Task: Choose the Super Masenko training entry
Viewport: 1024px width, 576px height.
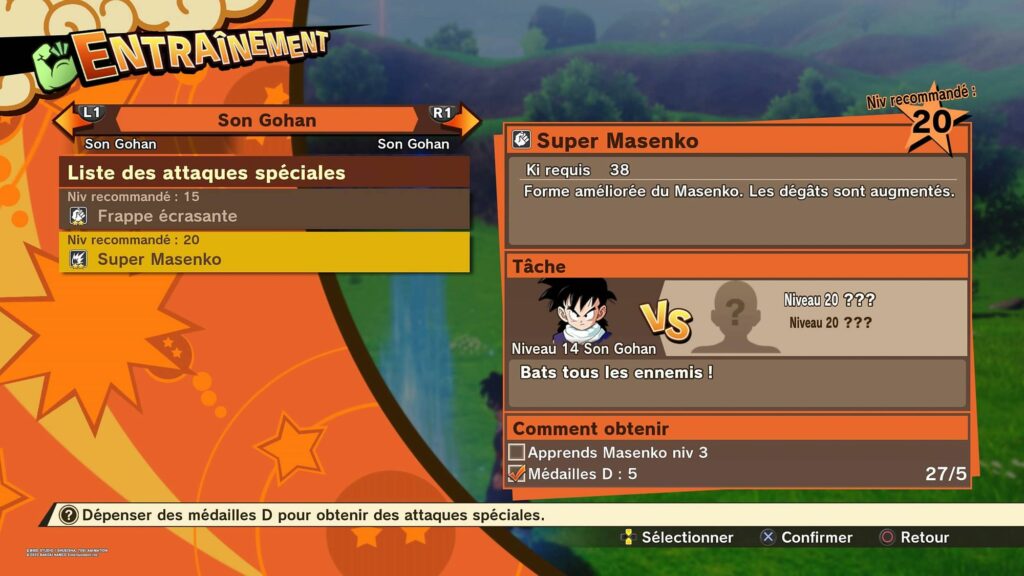Action: coord(265,259)
